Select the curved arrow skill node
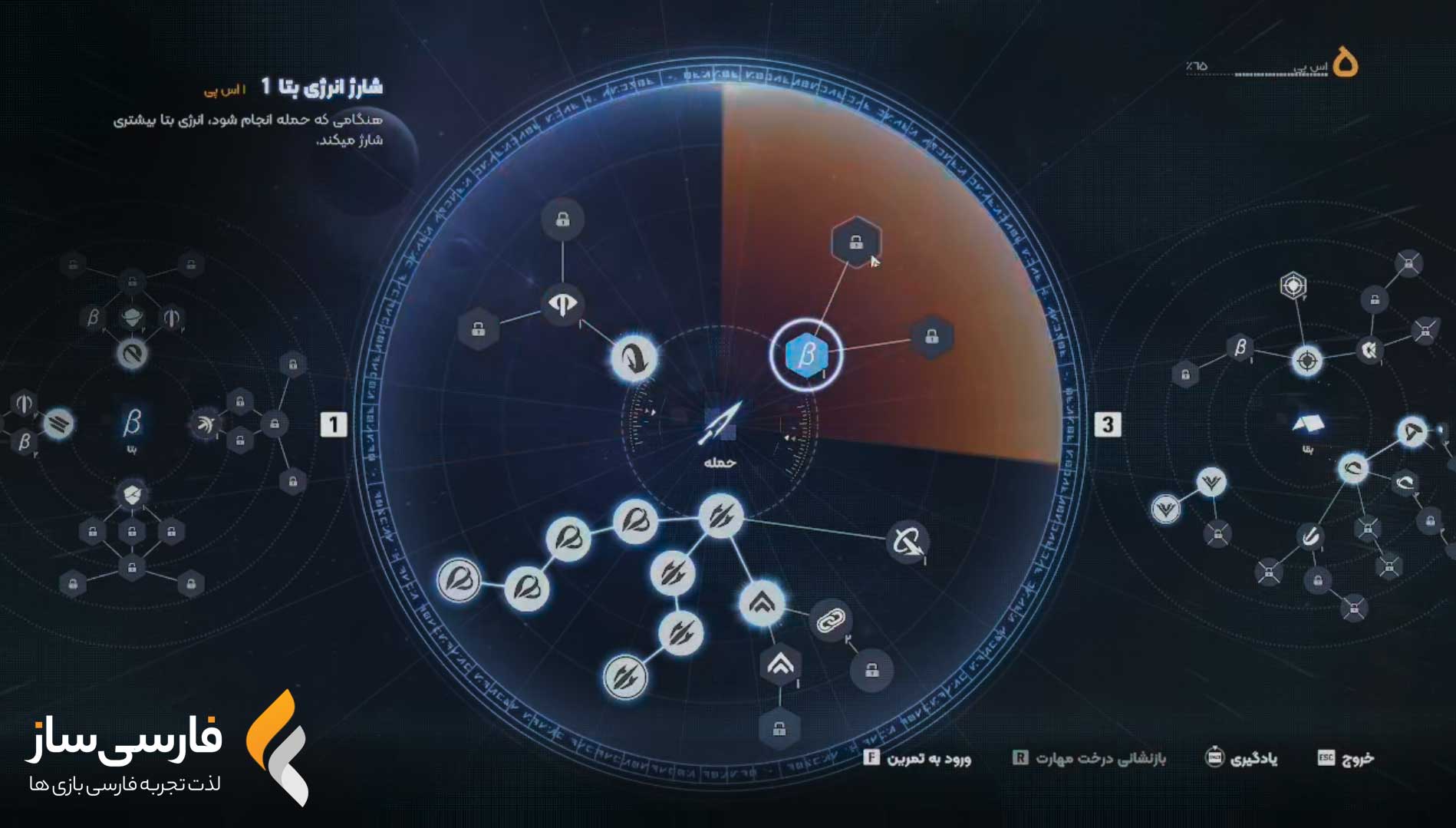This screenshot has width=1456, height=828. click(x=634, y=358)
